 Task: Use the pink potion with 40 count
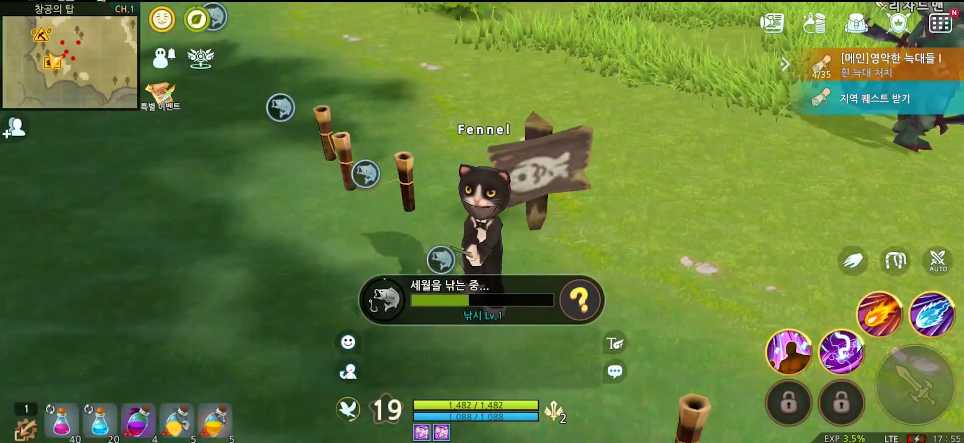[x=62, y=421]
